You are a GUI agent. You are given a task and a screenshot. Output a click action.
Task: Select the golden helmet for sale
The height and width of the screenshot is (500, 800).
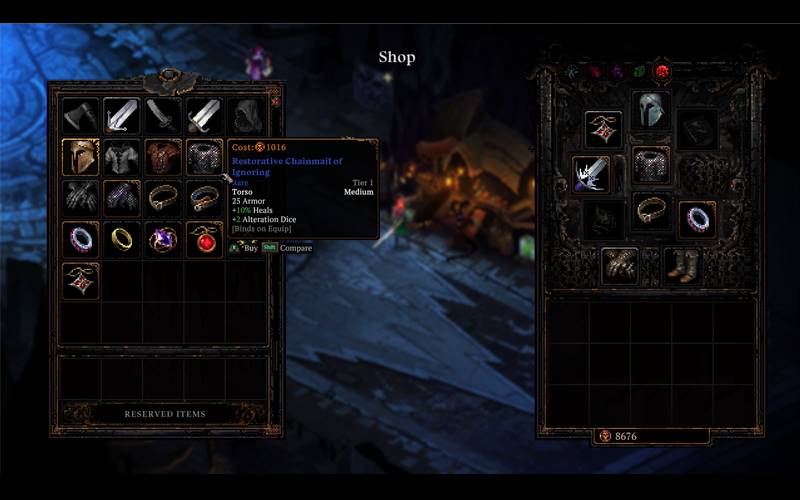[x=80, y=157]
